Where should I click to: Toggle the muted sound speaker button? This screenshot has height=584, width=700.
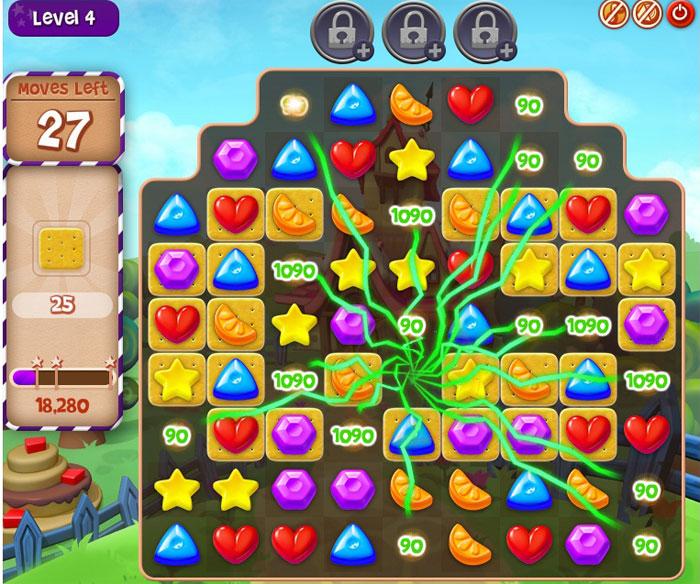point(645,13)
